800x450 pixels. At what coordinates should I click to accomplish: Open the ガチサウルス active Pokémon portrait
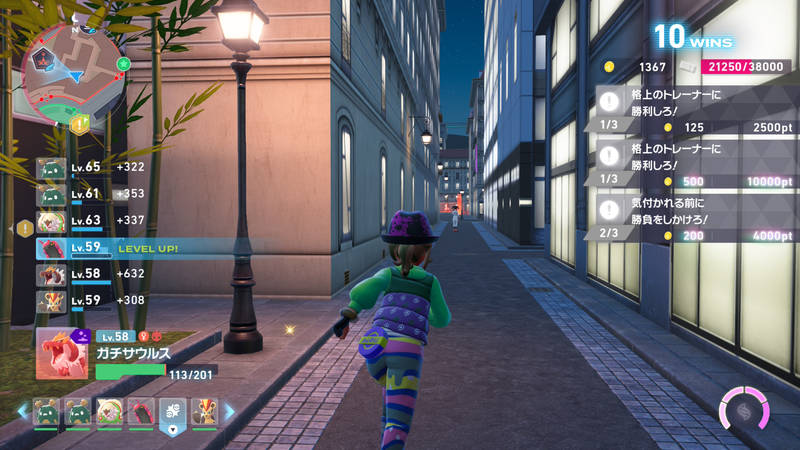(x=59, y=354)
